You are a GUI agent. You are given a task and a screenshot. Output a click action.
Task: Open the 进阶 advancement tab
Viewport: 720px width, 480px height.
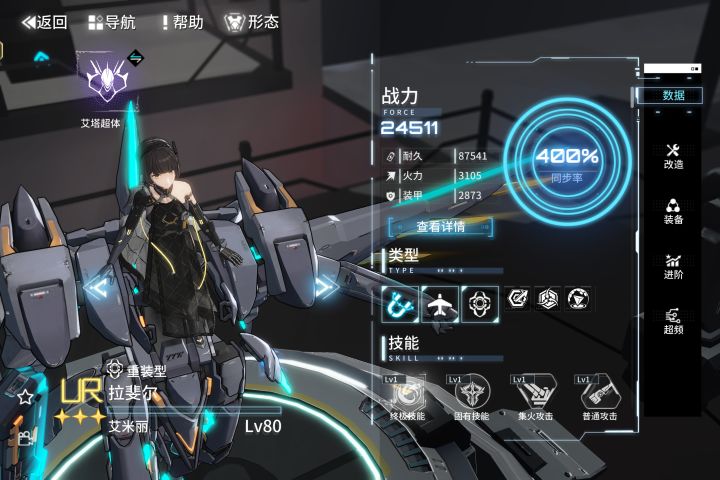pos(673,266)
